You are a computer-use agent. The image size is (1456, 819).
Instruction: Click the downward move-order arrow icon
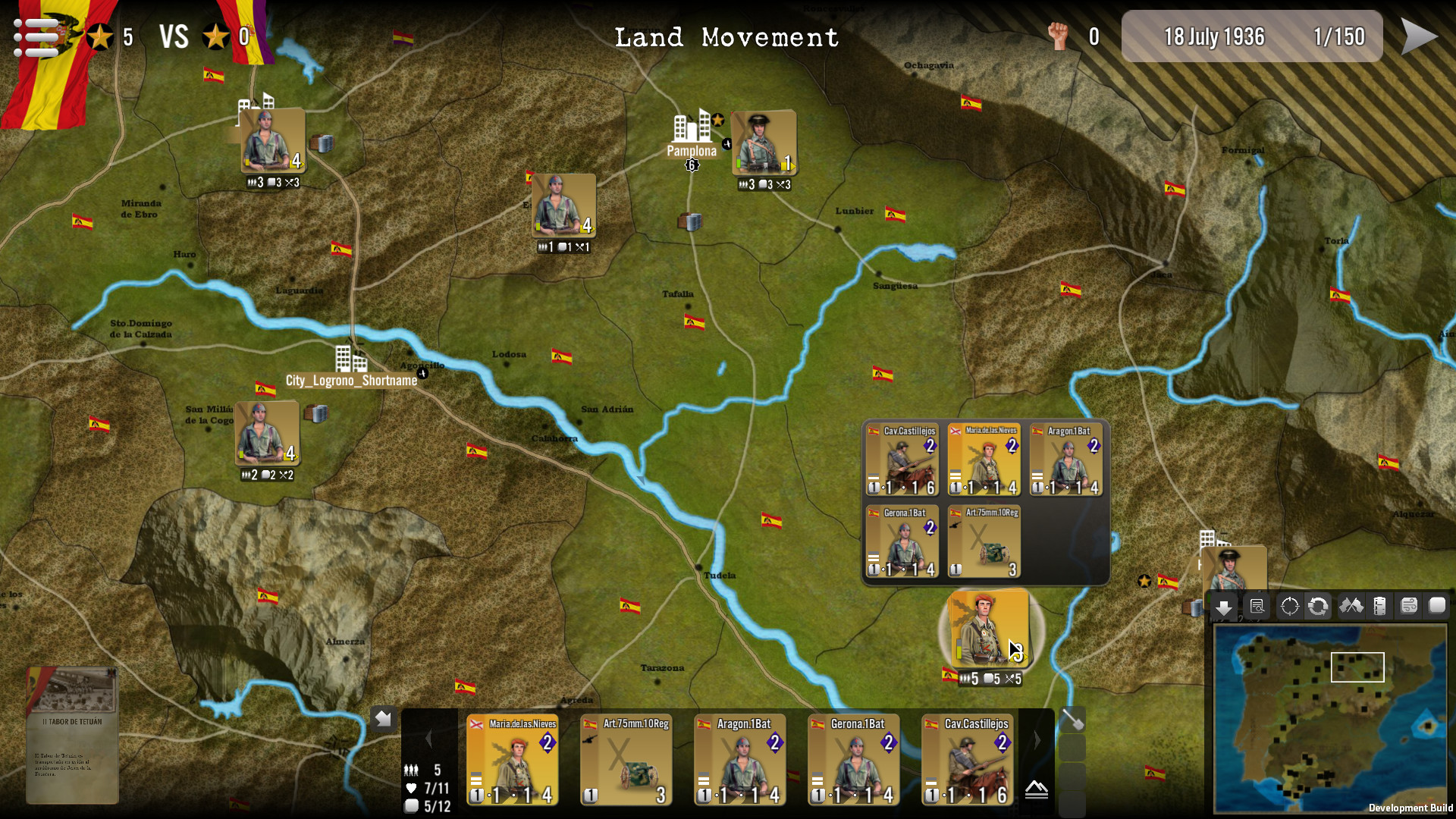coord(1225,607)
